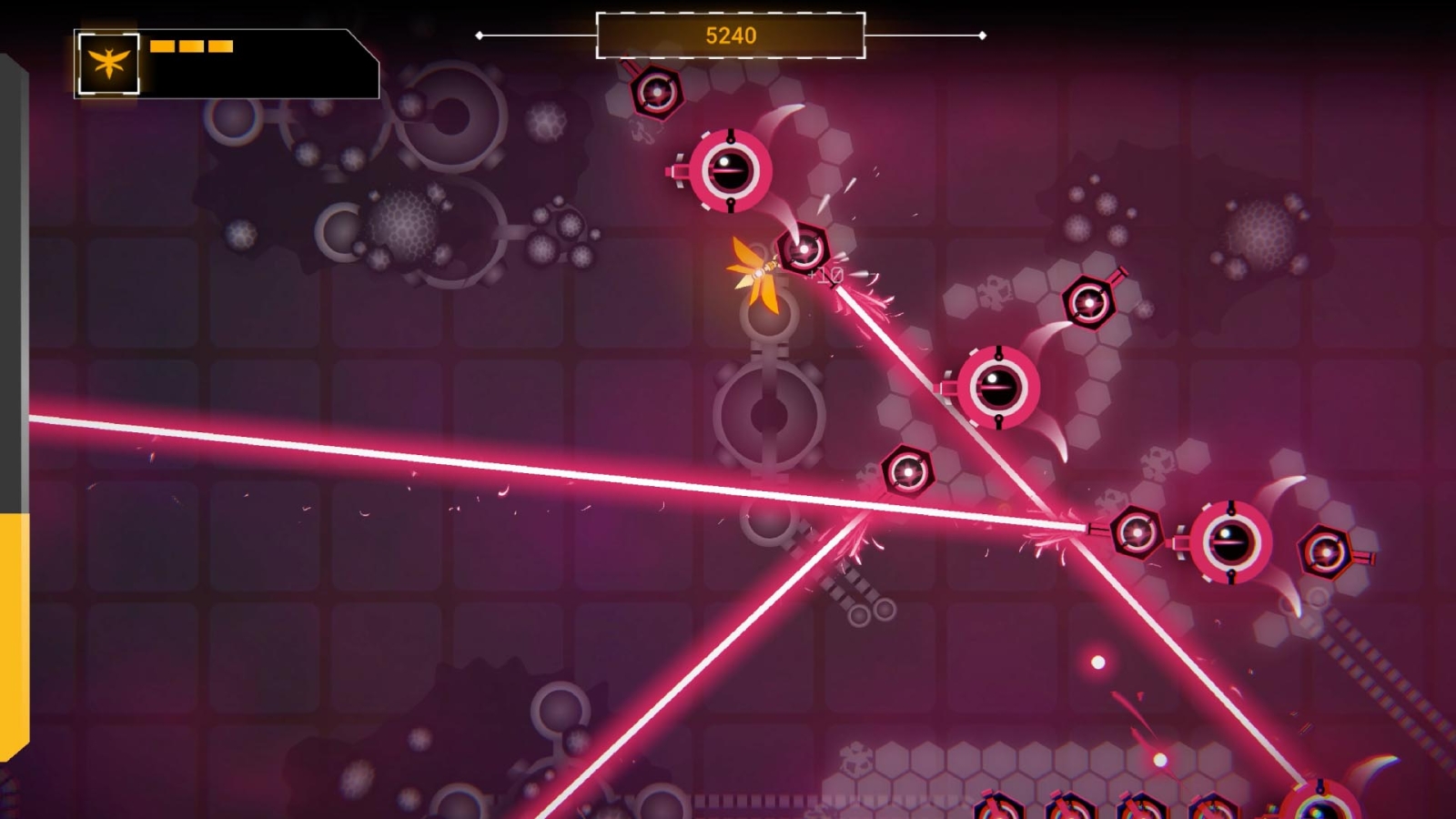Click the orange wasp character portrait icon
This screenshot has height=819, width=1456.
[x=109, y=64]
